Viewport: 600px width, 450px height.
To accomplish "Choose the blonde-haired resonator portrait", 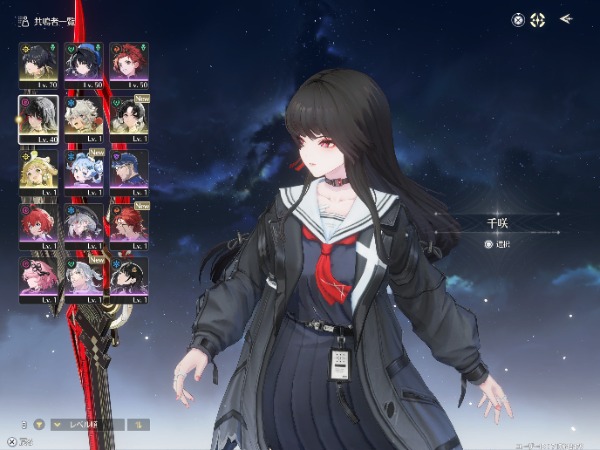I will pyautogui.click(x=39, y=169).
